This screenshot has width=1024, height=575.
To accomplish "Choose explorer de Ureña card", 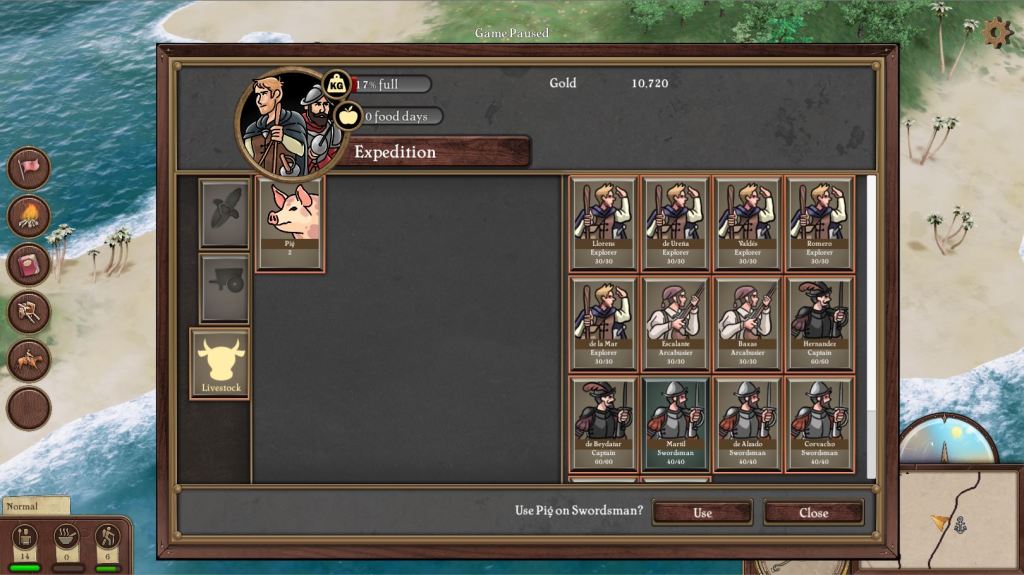I will coord(677,224).
